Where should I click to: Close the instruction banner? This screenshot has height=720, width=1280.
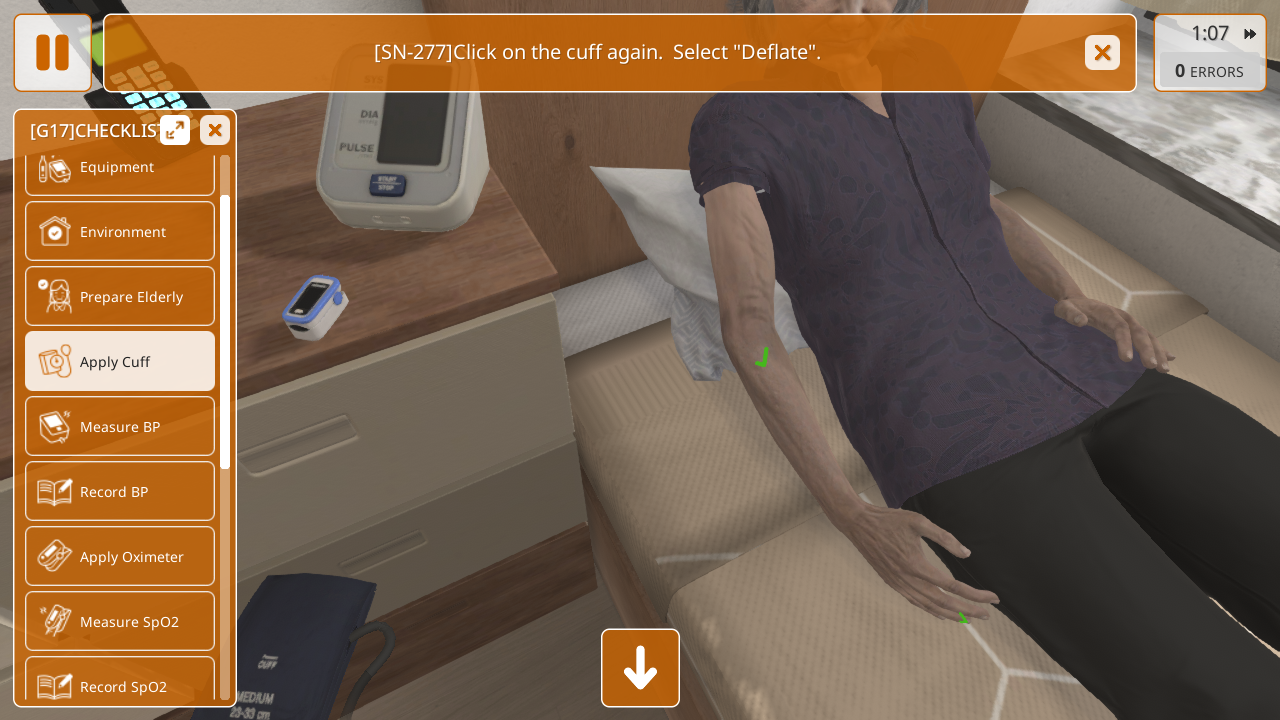(1102, 53)
